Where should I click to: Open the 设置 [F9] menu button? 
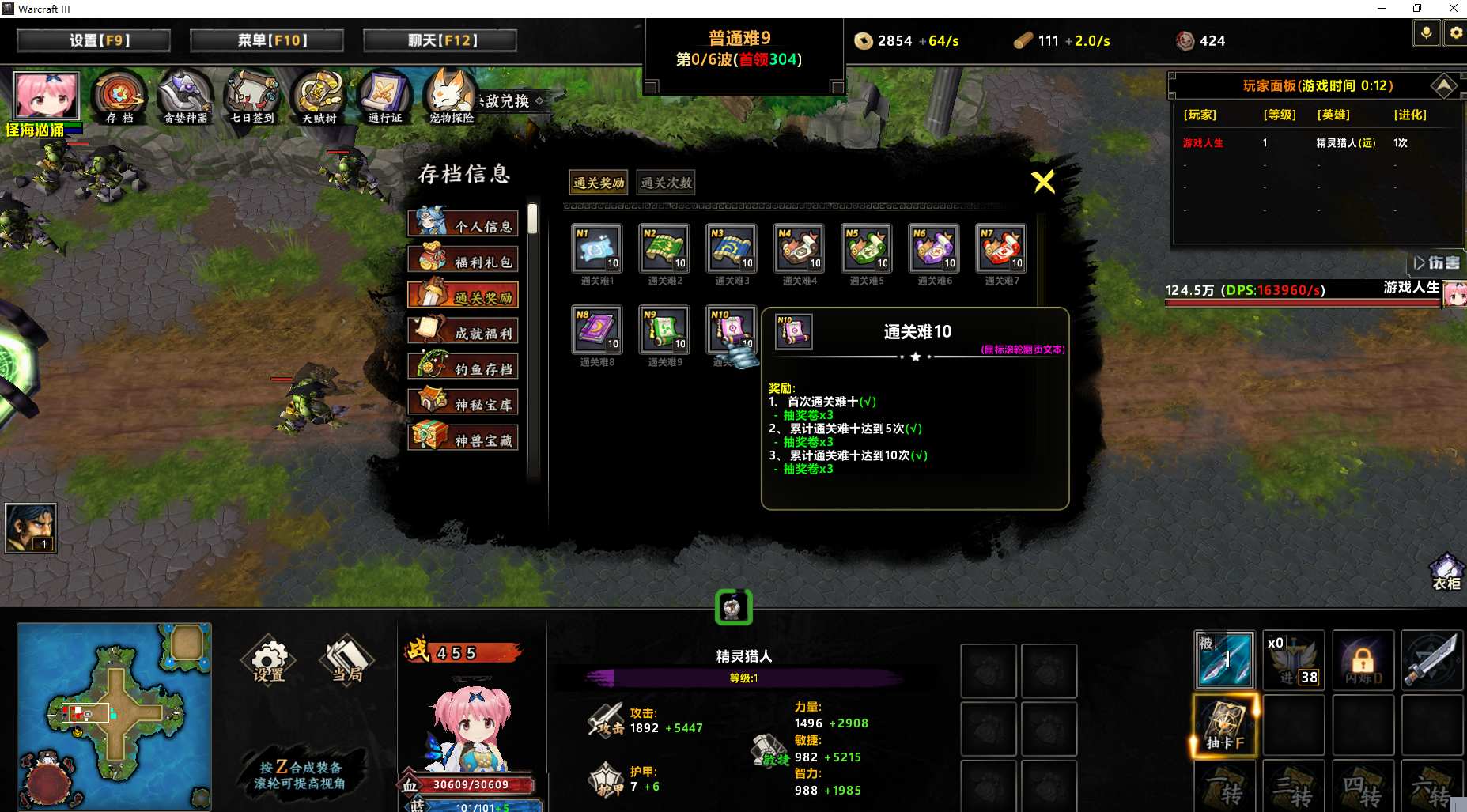[x=93, y=40]
